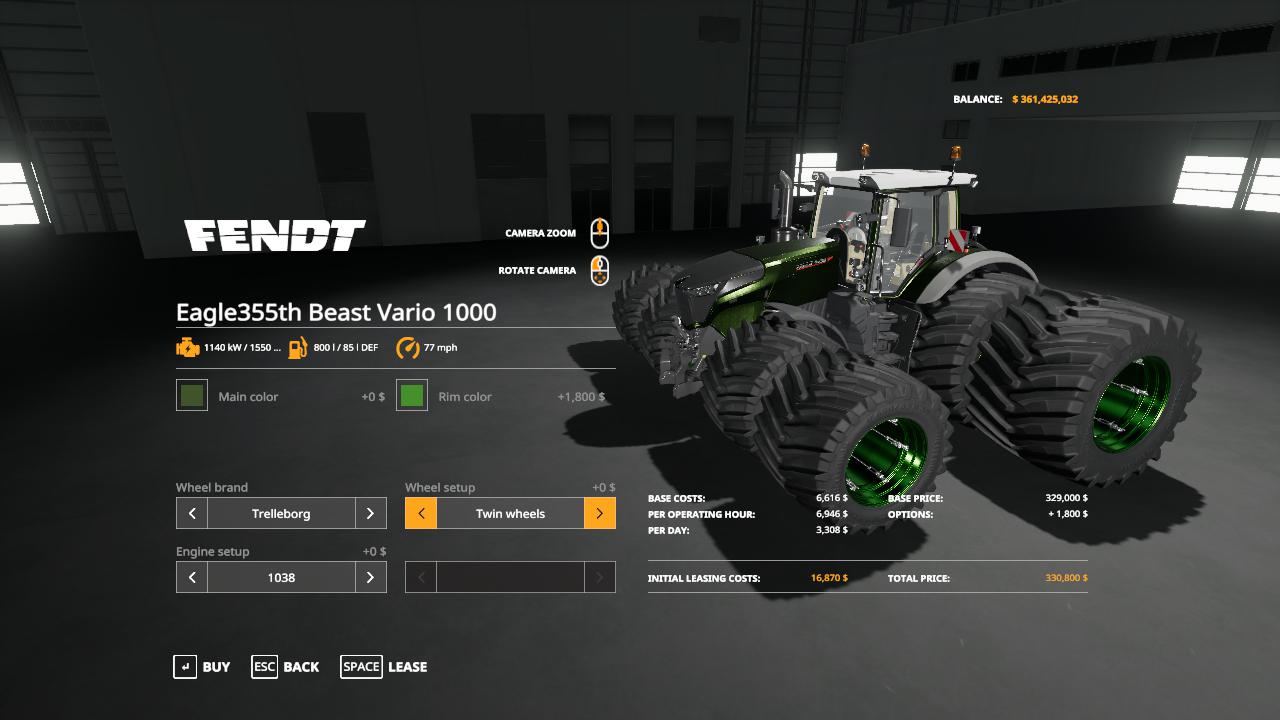
Task: Select the next Wheel brand after Trelleborg
Action: point(370,513)
